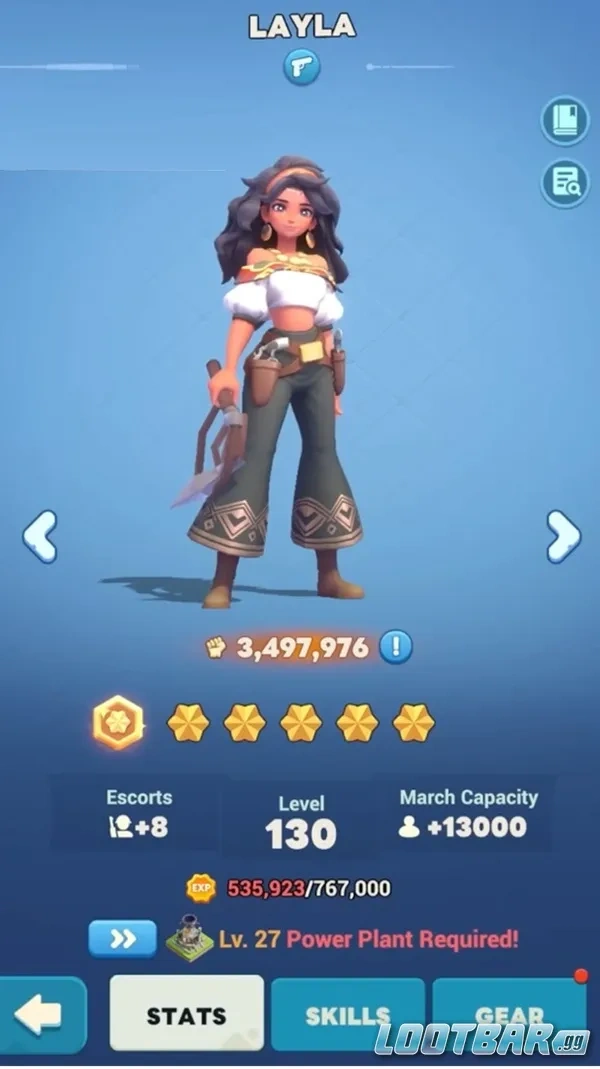The height and width of the screenshot is (1069, 600).
Task: Tap the blue double-arrow level-up button
Action: [122, 939]
